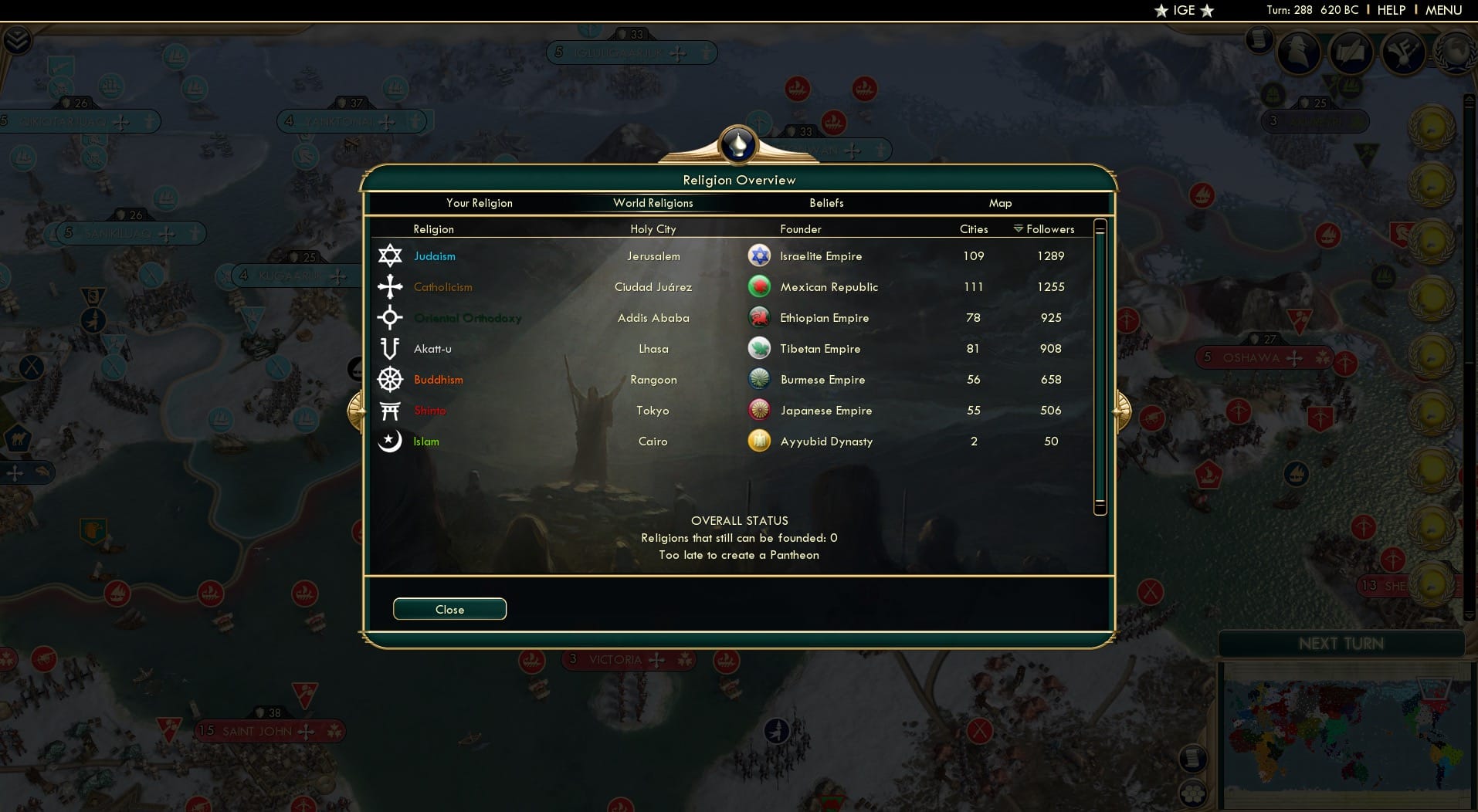Sort by the Followers column arrow
The height and width of the screenshot is (812, 1478).
[x=1020, y=228]
